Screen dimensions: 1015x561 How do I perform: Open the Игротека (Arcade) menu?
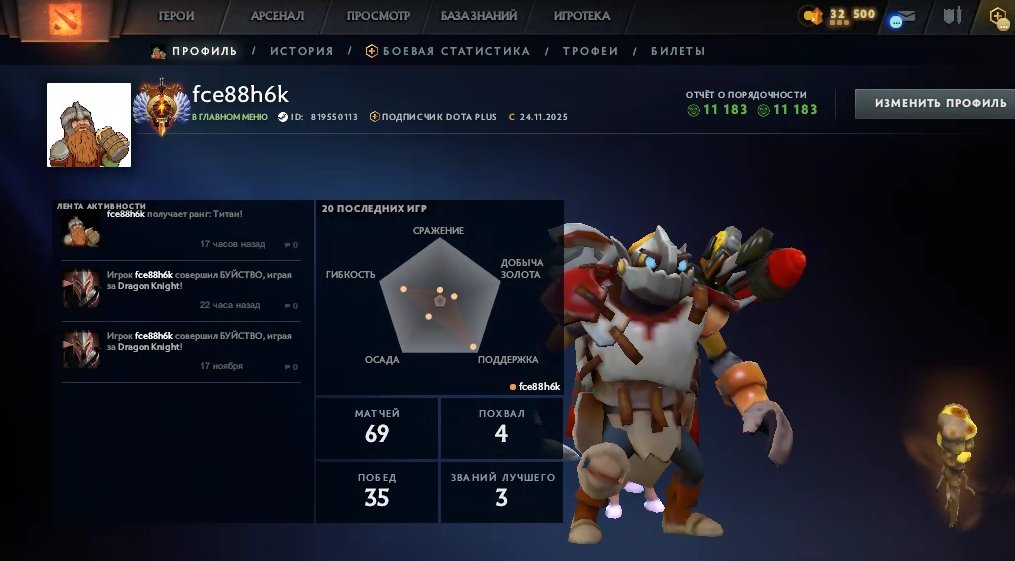[x=581, y=16]
